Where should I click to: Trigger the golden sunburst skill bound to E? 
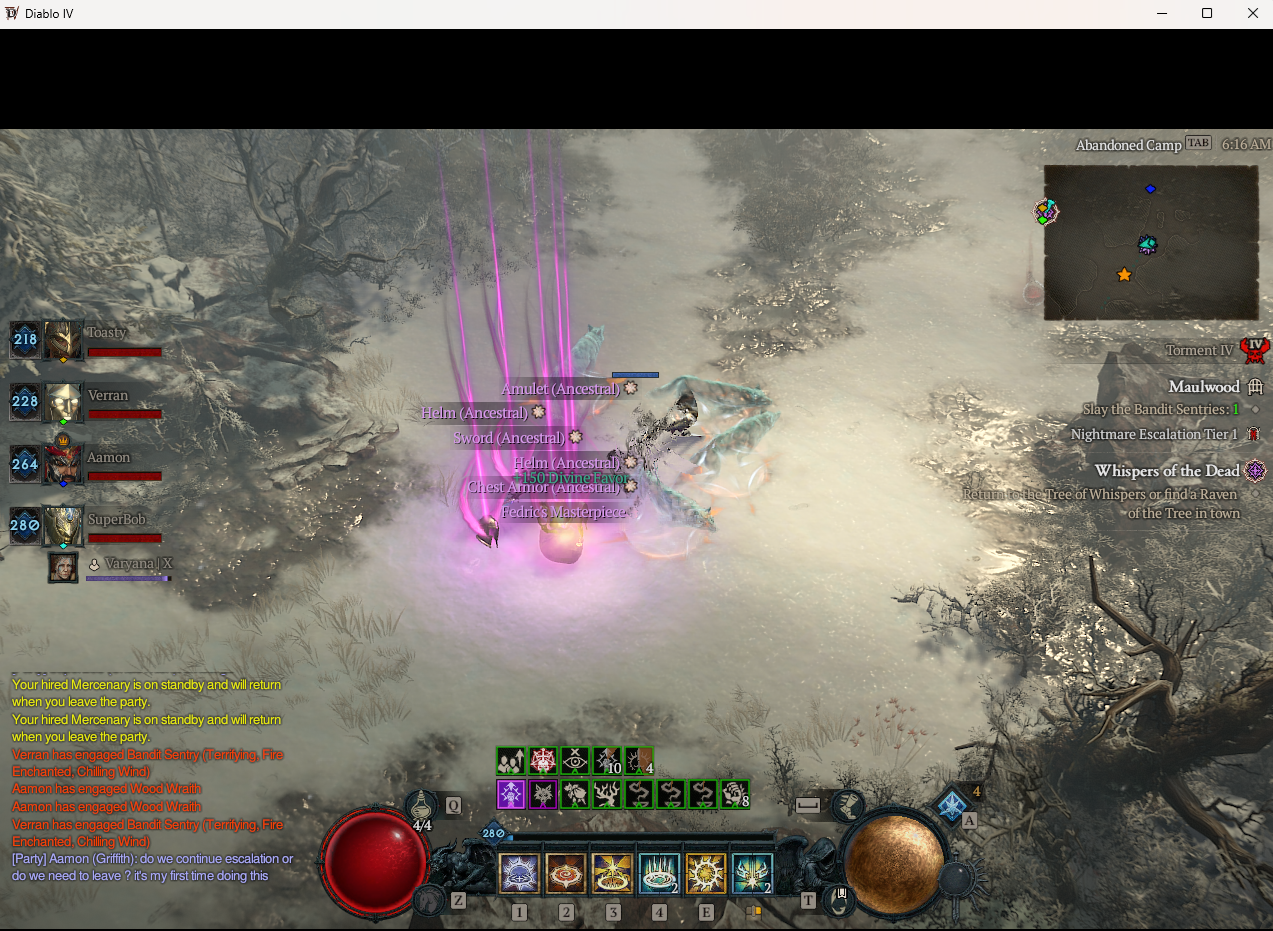click(706, 874)
